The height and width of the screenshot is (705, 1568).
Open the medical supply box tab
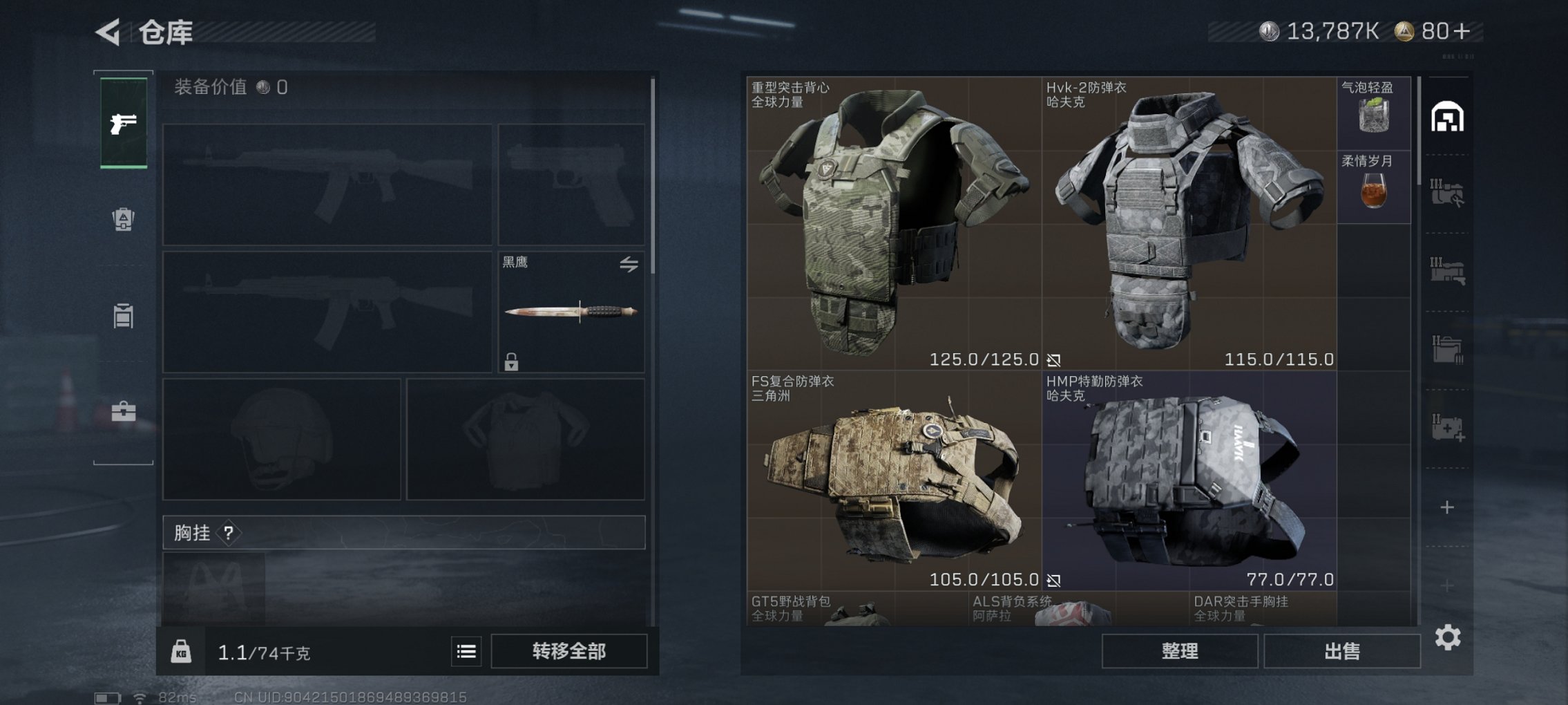coord(1448,428)
